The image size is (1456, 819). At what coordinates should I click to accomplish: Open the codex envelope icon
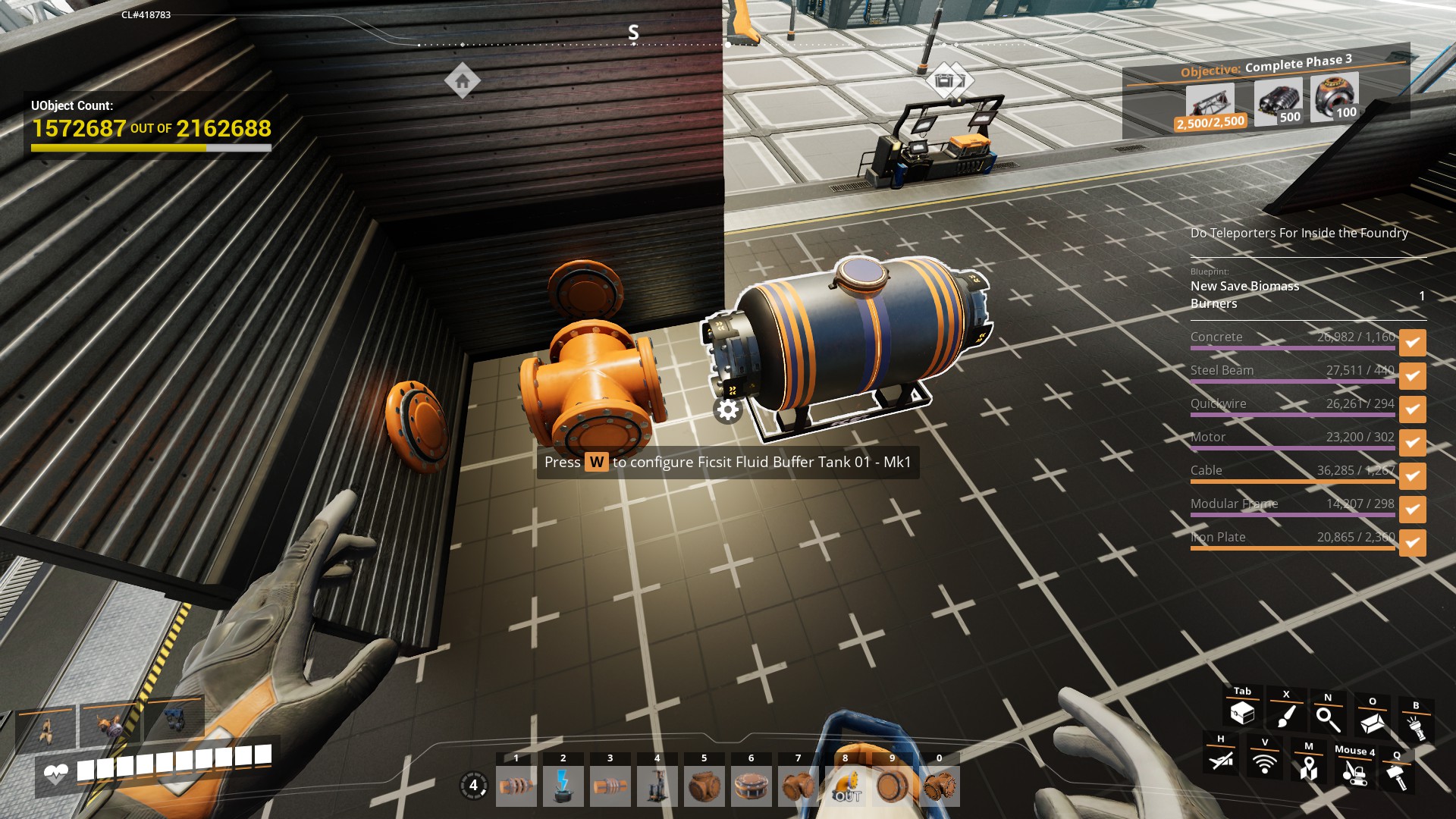click(x=1372, y=723)
